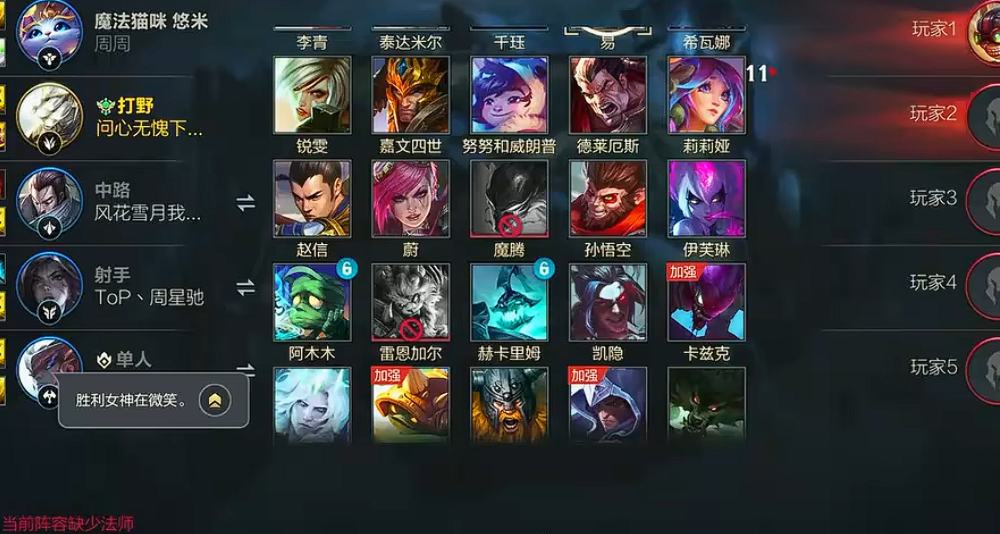Image resolution: width=1000 pixels, height=534 pixels.
Task: Select the champion Evelynn (伊芙琳)
Action: [707, 199]
